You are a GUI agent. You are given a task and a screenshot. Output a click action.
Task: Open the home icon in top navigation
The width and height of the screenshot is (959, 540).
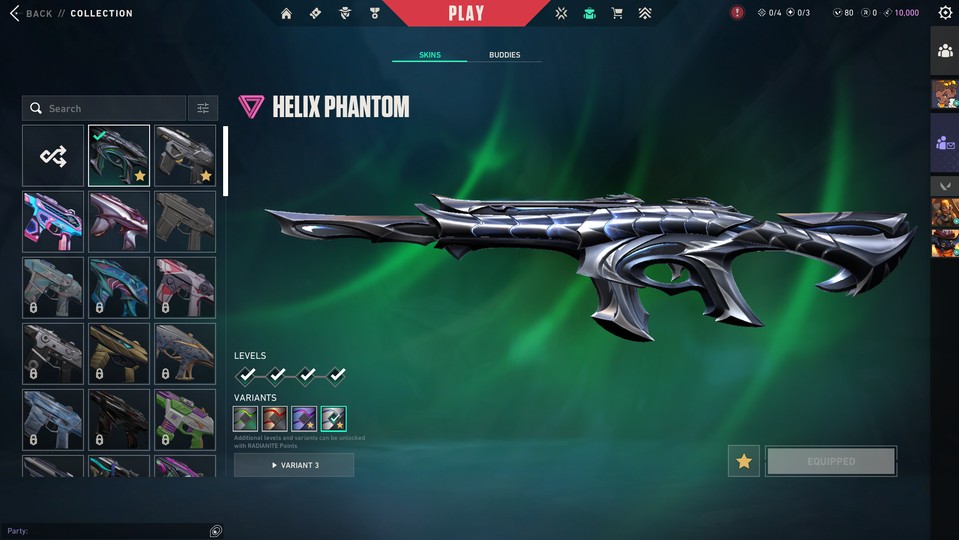click(287, 13)
